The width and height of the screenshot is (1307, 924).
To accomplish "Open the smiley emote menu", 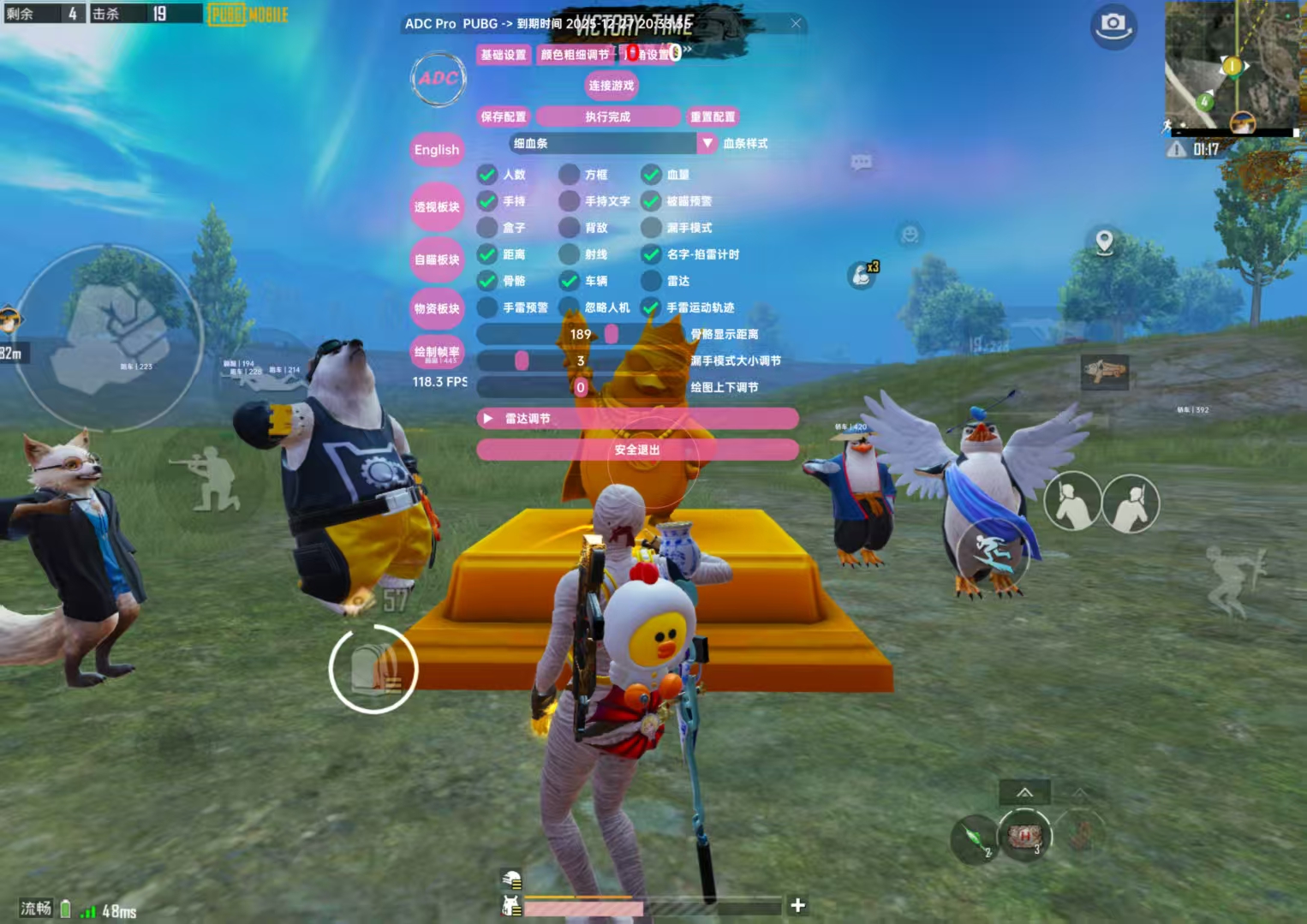I will tap(910, 233).
